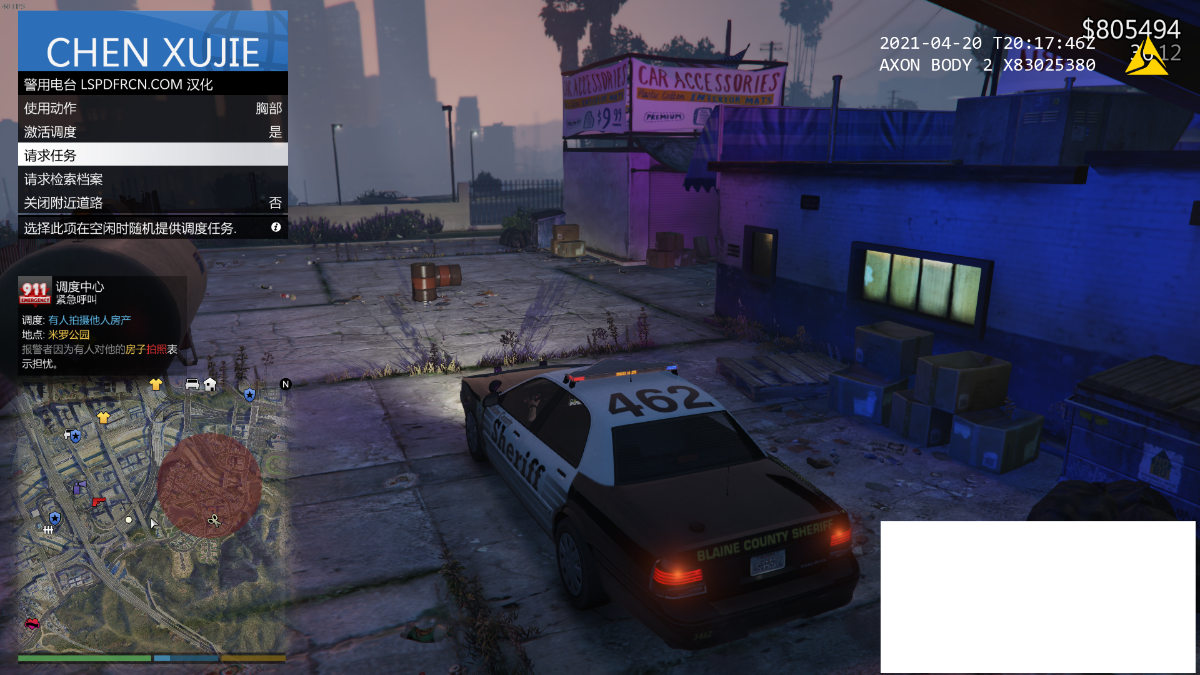1200x675 pixels.
Task: Select the red pistol marker on minimap
Action: pyautogui.click(x=98, y=500)
